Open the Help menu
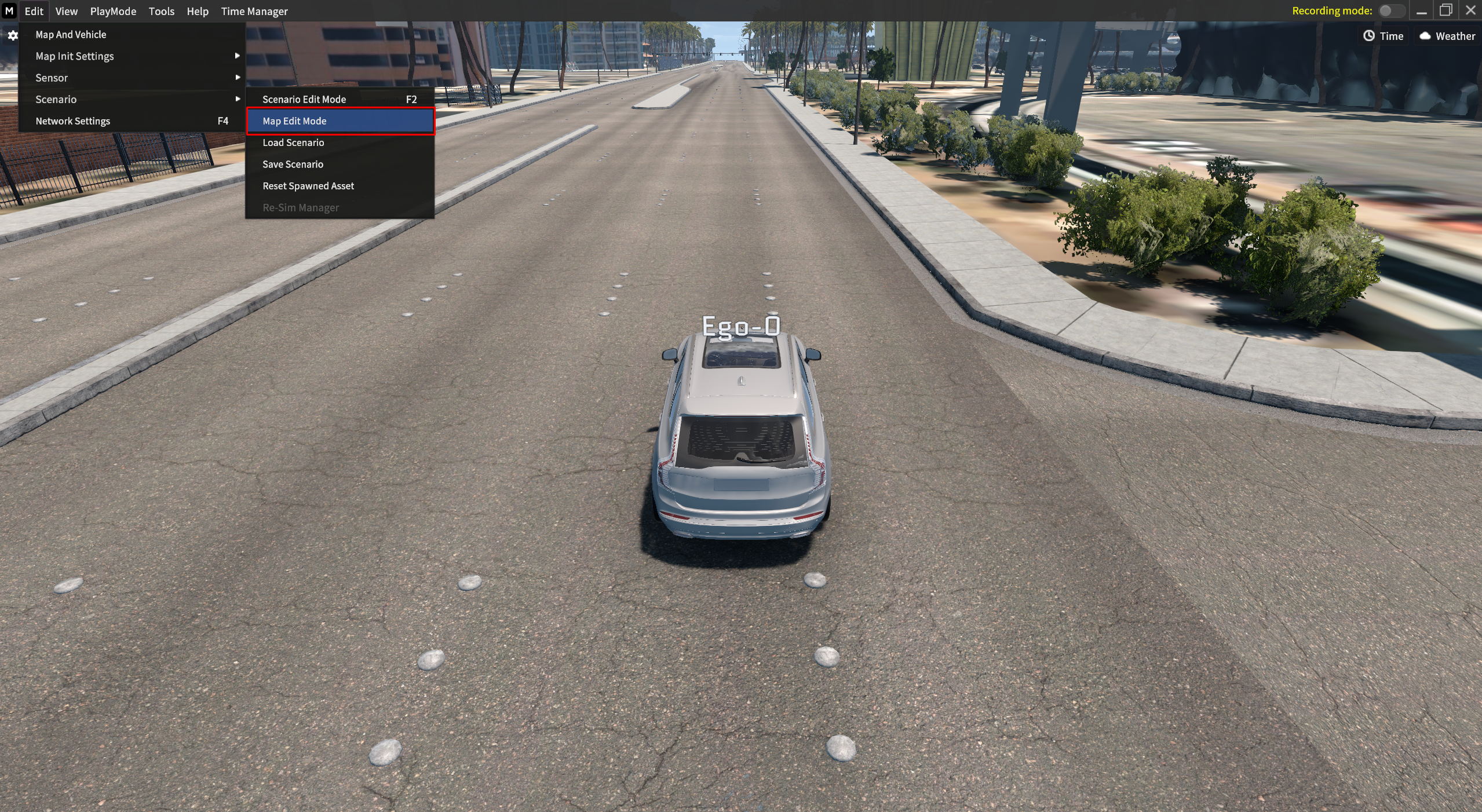The image size is (1482, 812). tap(197, 11)
